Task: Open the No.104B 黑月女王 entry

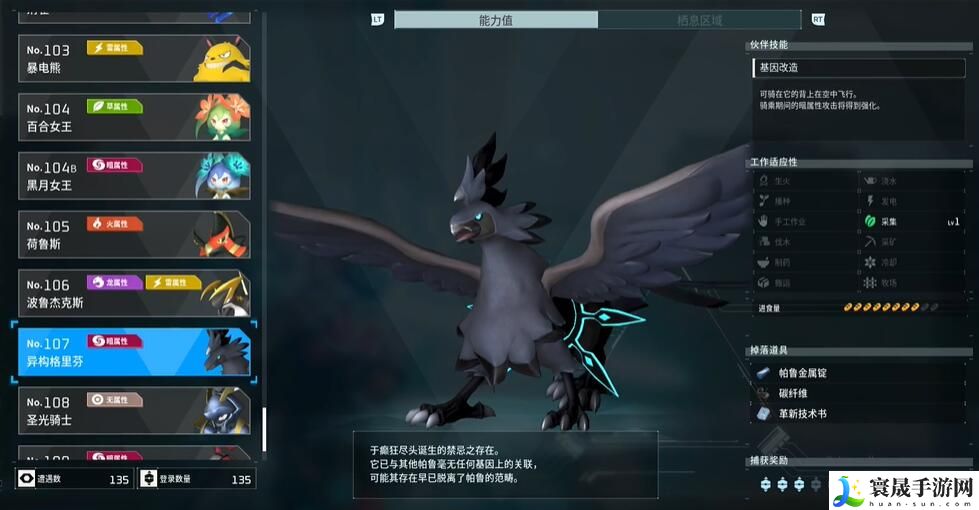Action: click(x=133, y=176)
